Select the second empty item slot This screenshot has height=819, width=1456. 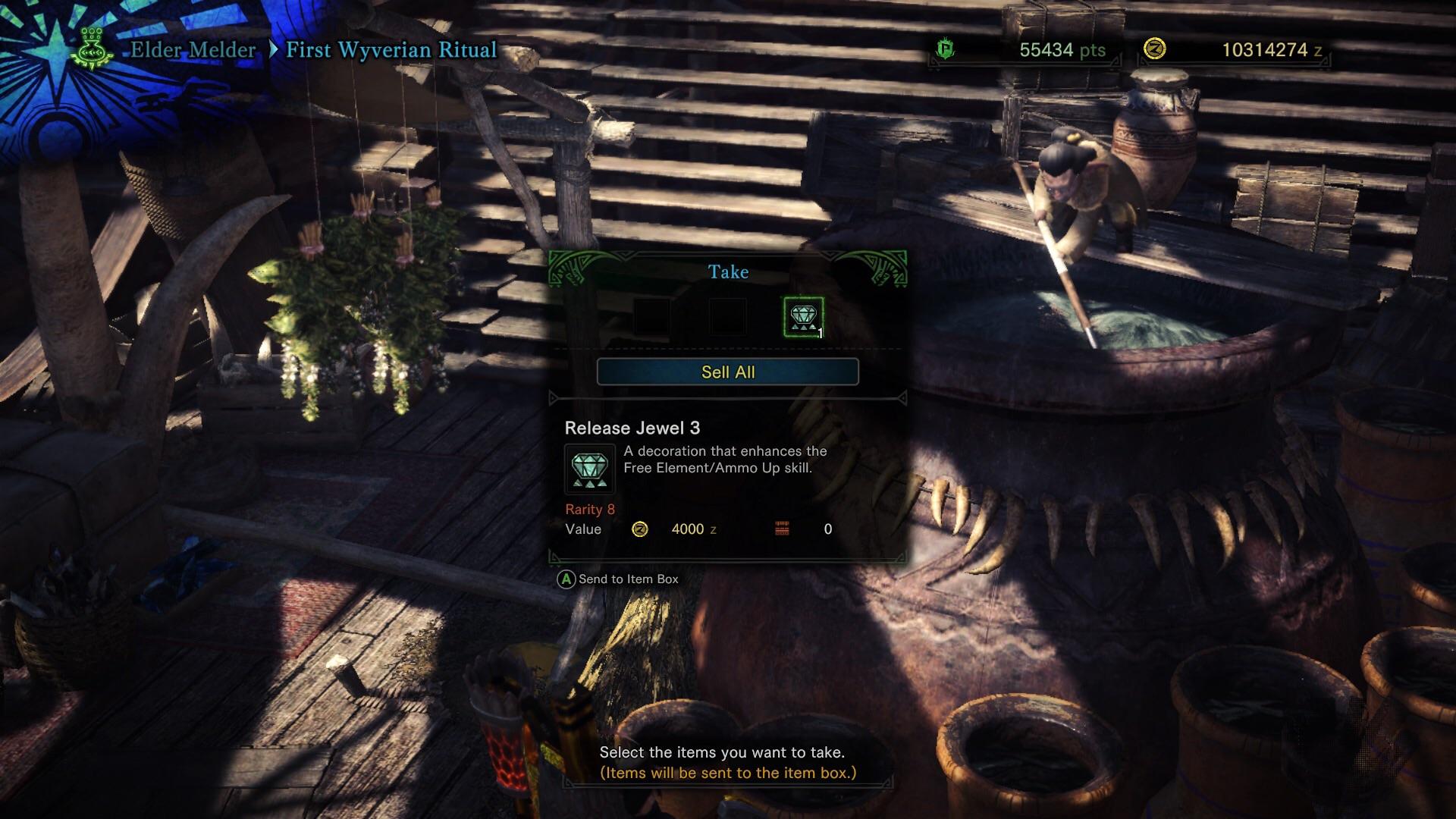tap(729, 315)
